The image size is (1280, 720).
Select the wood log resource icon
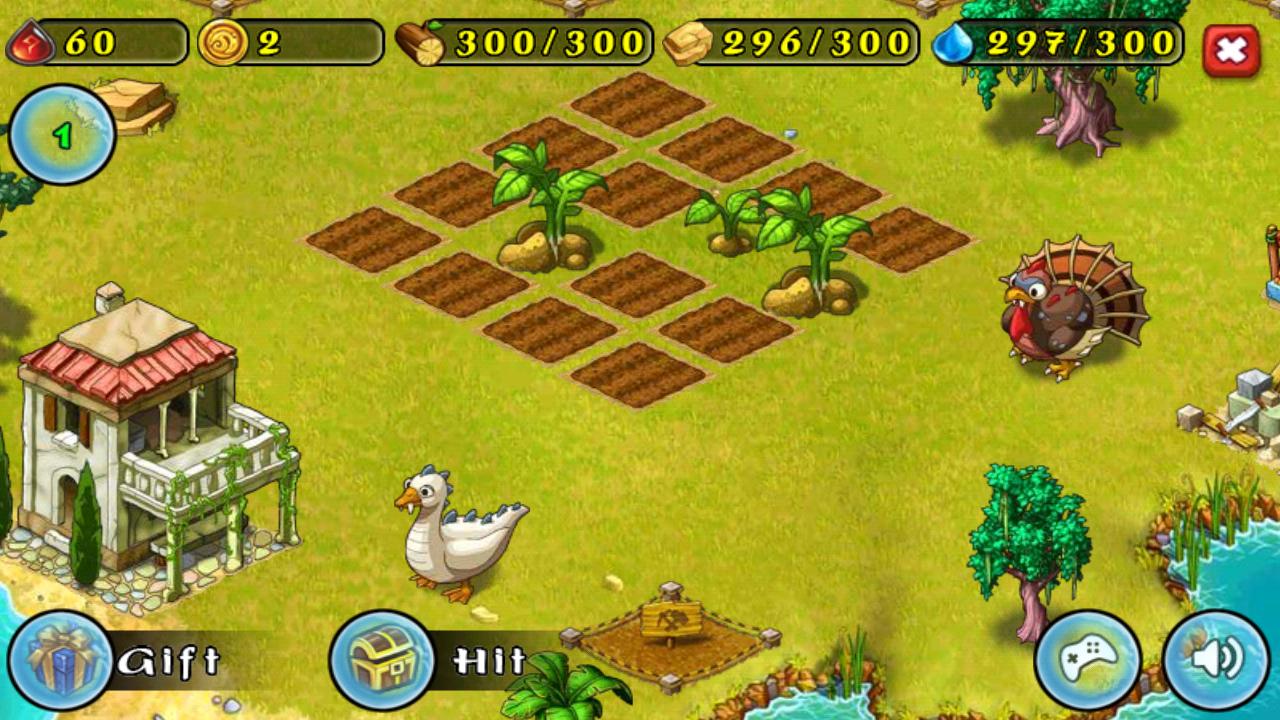(420, 40)
